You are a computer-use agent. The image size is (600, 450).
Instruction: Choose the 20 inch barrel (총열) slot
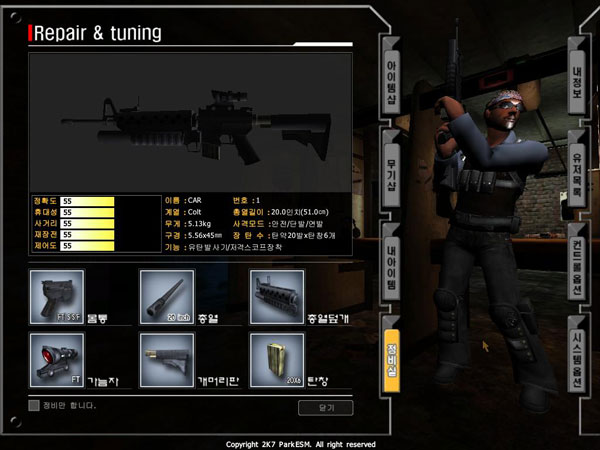(x=166, y=296)
